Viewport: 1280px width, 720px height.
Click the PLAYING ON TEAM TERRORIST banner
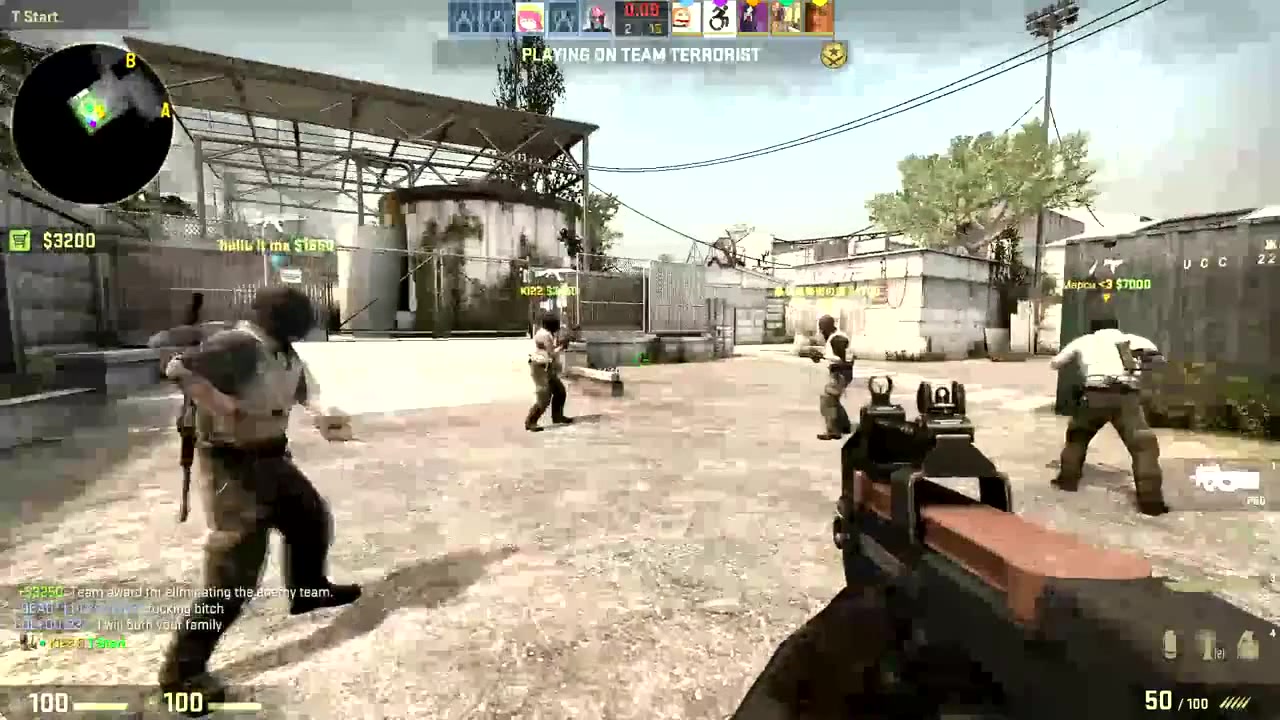click(640, 55)
